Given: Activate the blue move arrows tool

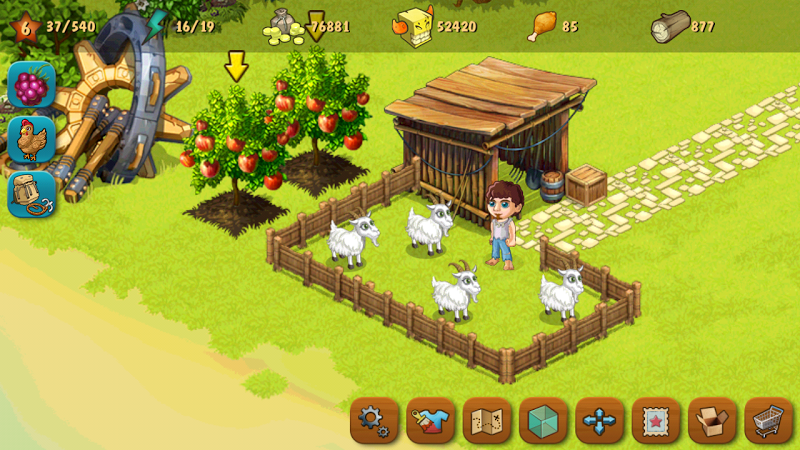Looking at the screenshot, I should pos(600,421).
